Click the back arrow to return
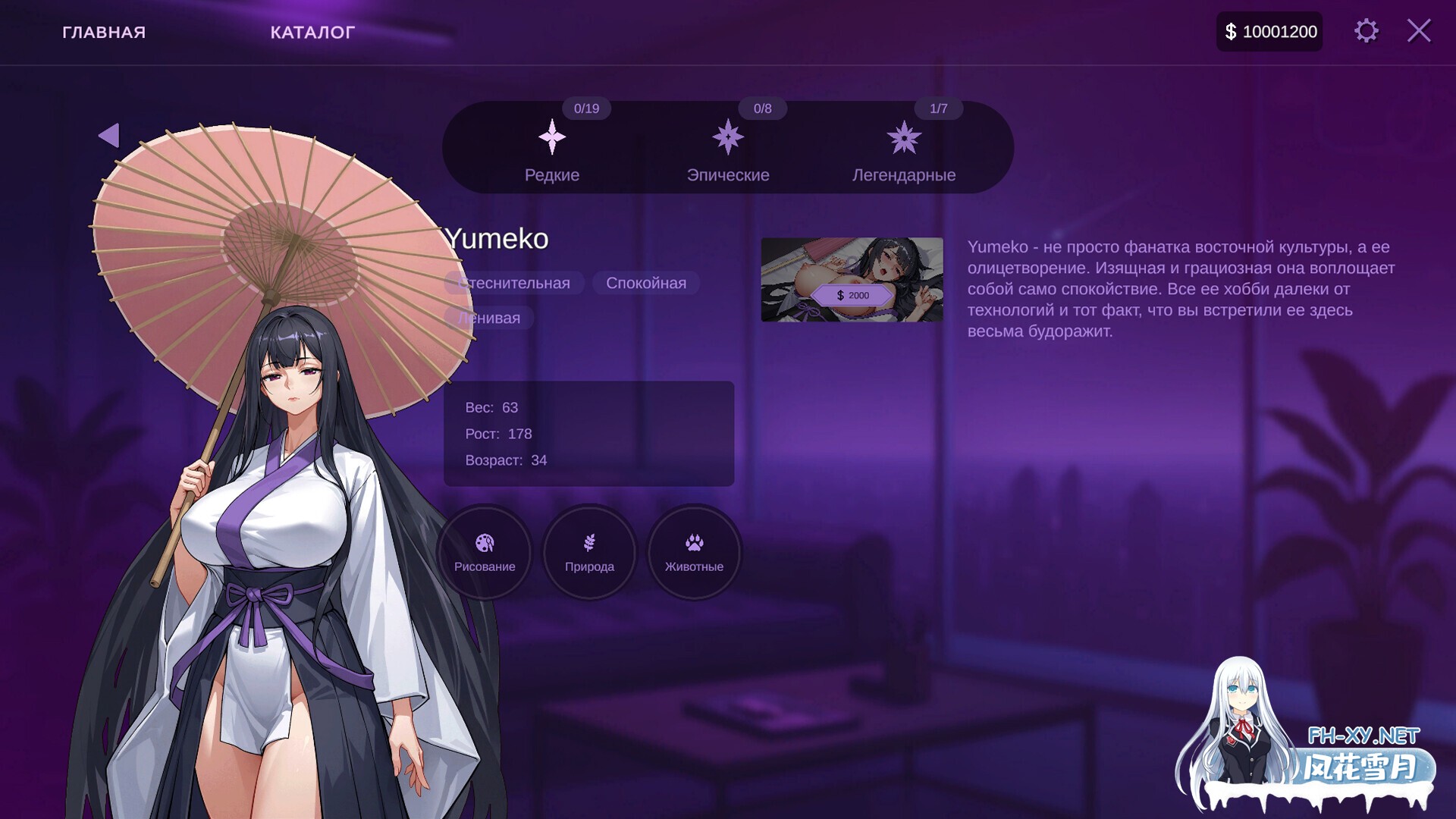This screenshot has width=1456, height=819. 110,134
